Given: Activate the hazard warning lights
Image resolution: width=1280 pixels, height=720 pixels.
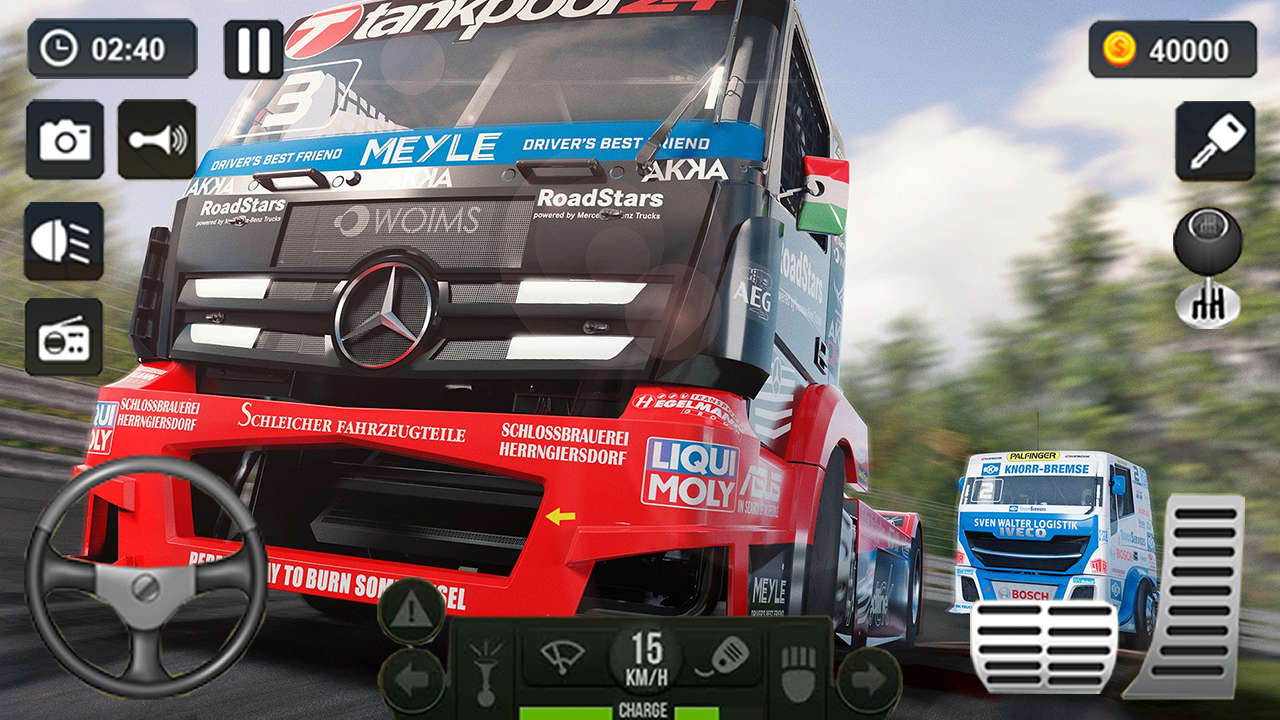Looking at the screenshot, I should click(x=411, y=610).
